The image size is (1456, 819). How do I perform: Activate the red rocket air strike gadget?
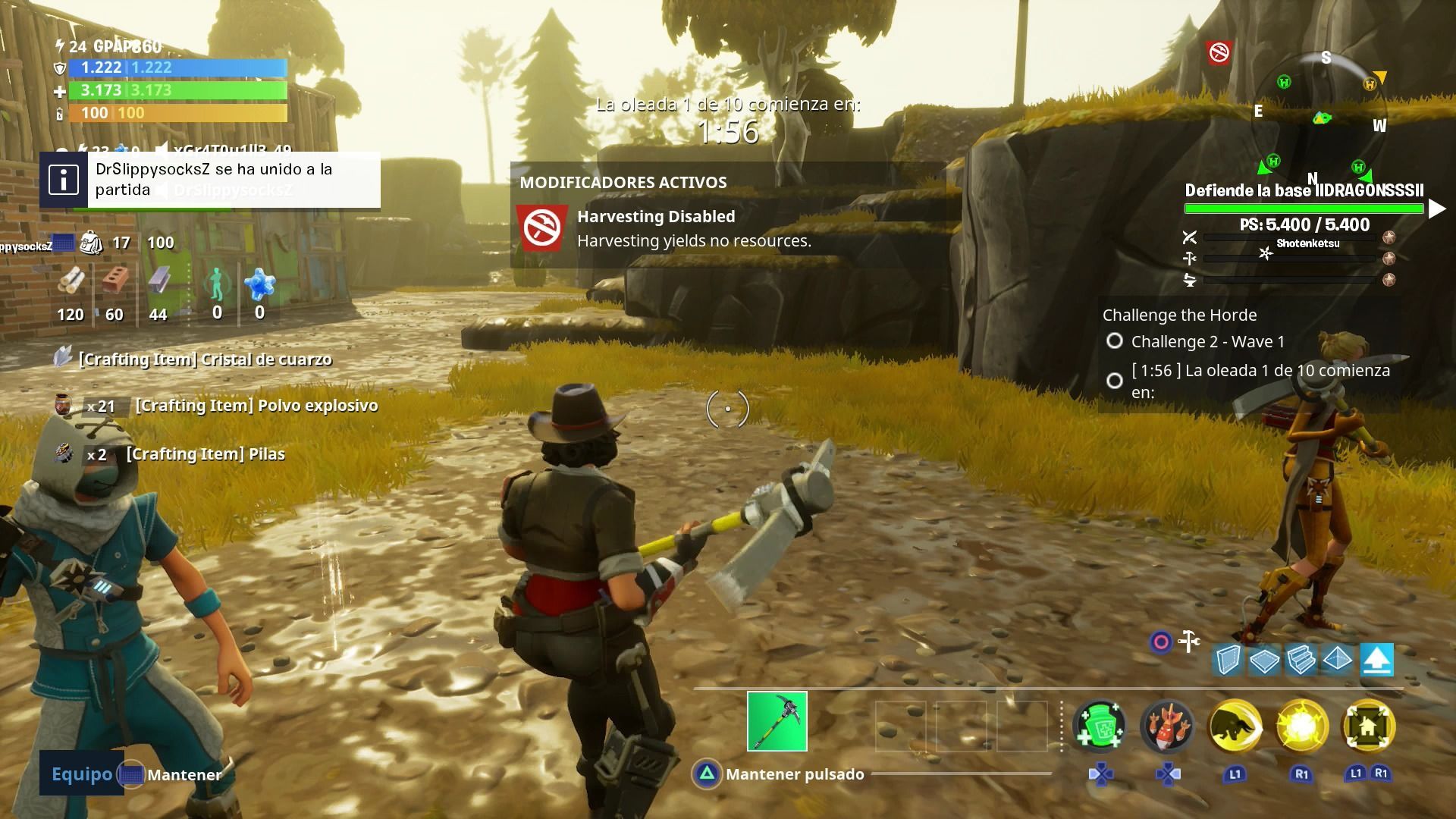[x=1167, y=726]
